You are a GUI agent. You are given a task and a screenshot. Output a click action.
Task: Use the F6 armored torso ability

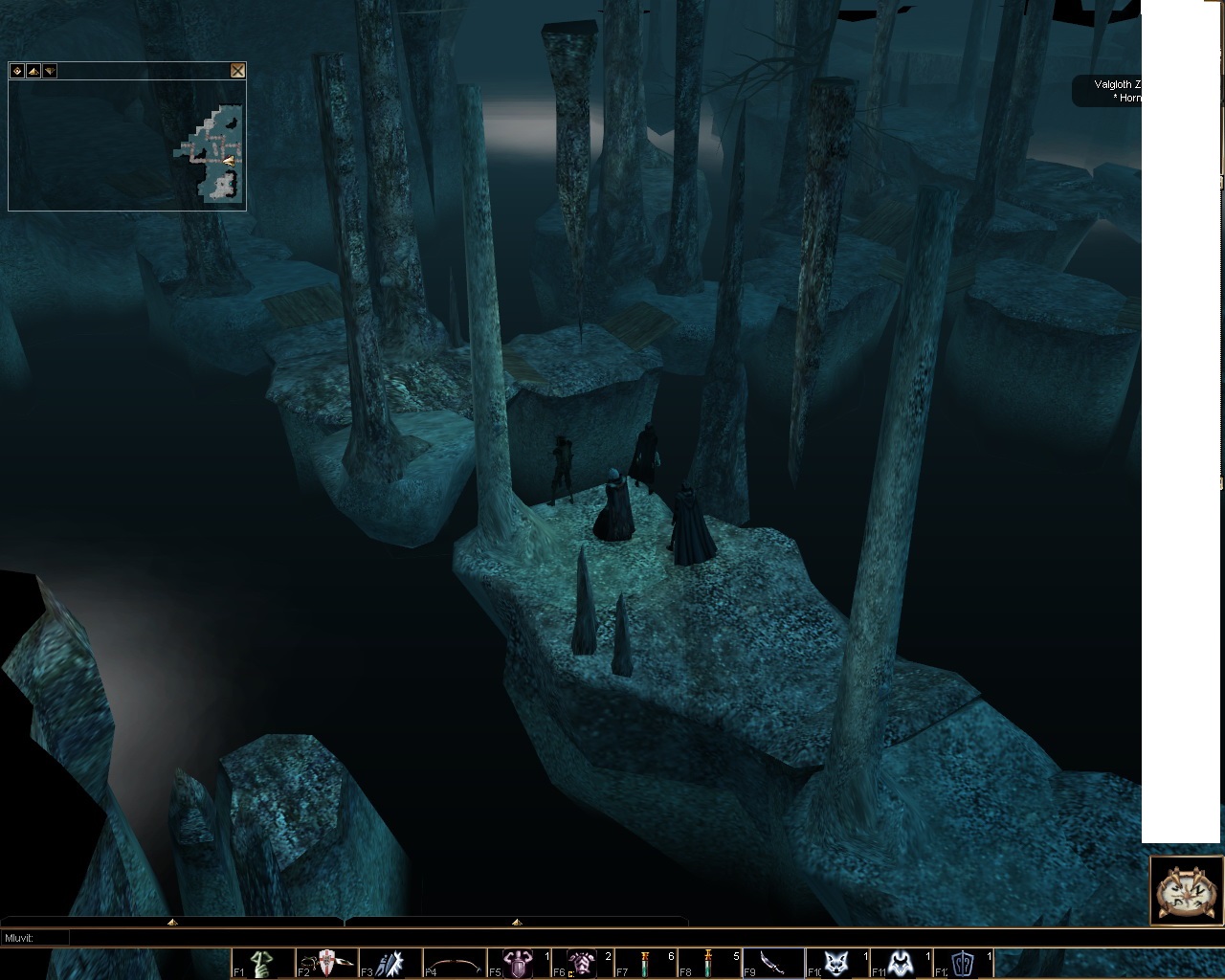582,964
